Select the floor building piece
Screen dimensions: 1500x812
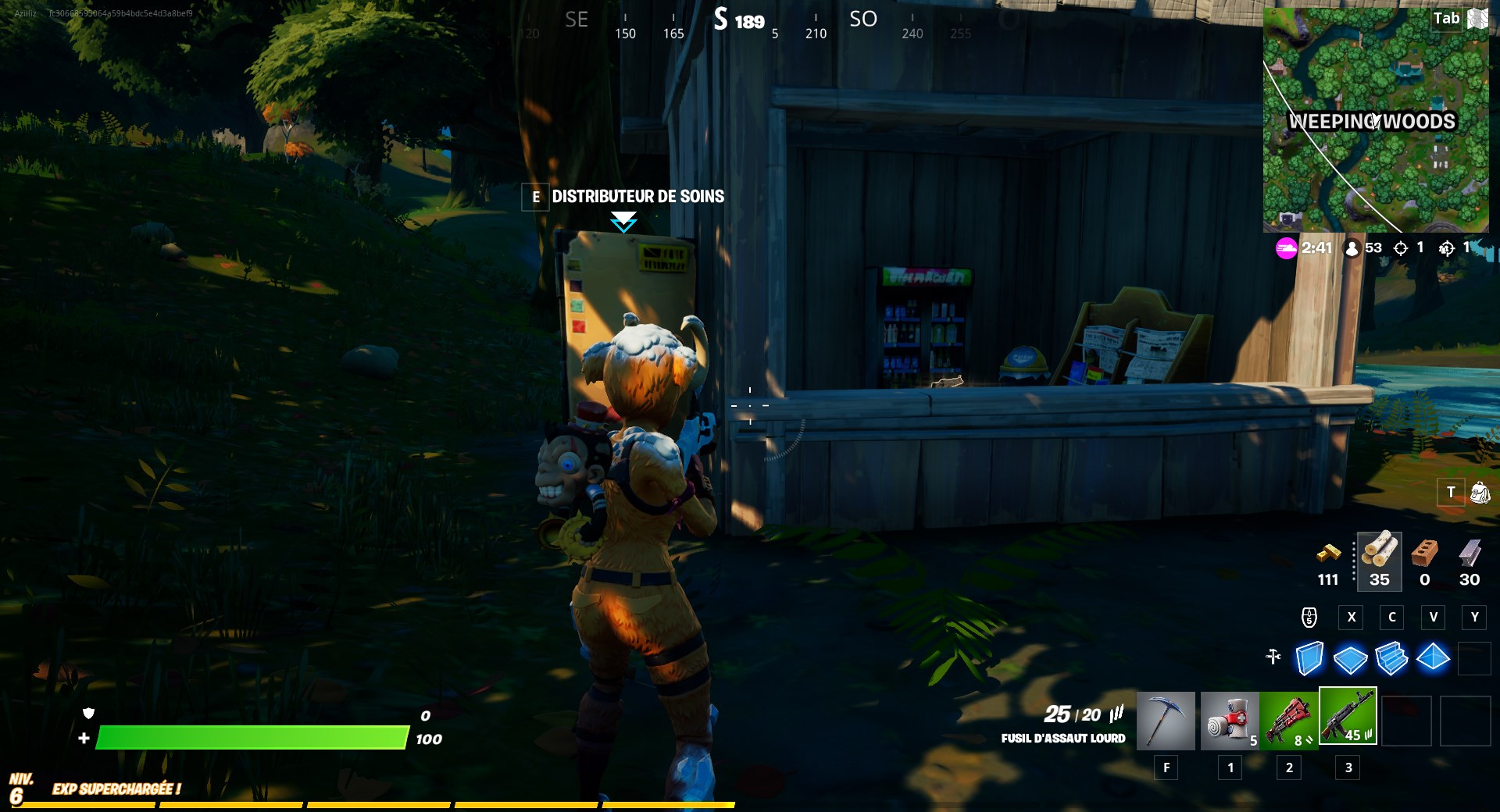1352,660
